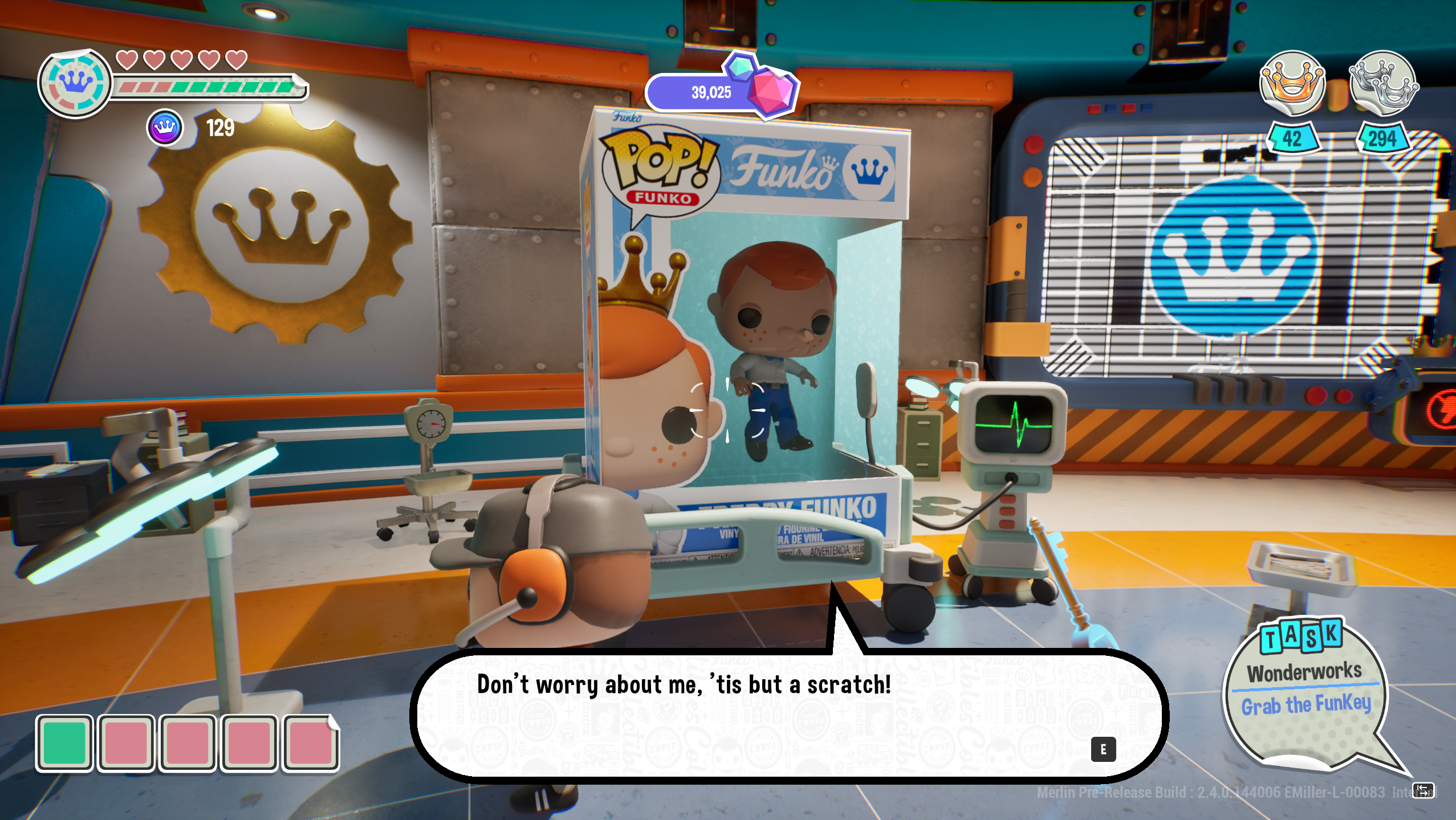
Task: Click the small swap icon under the task bubble
Action: pyautogui.click(x=1422, y=790)
